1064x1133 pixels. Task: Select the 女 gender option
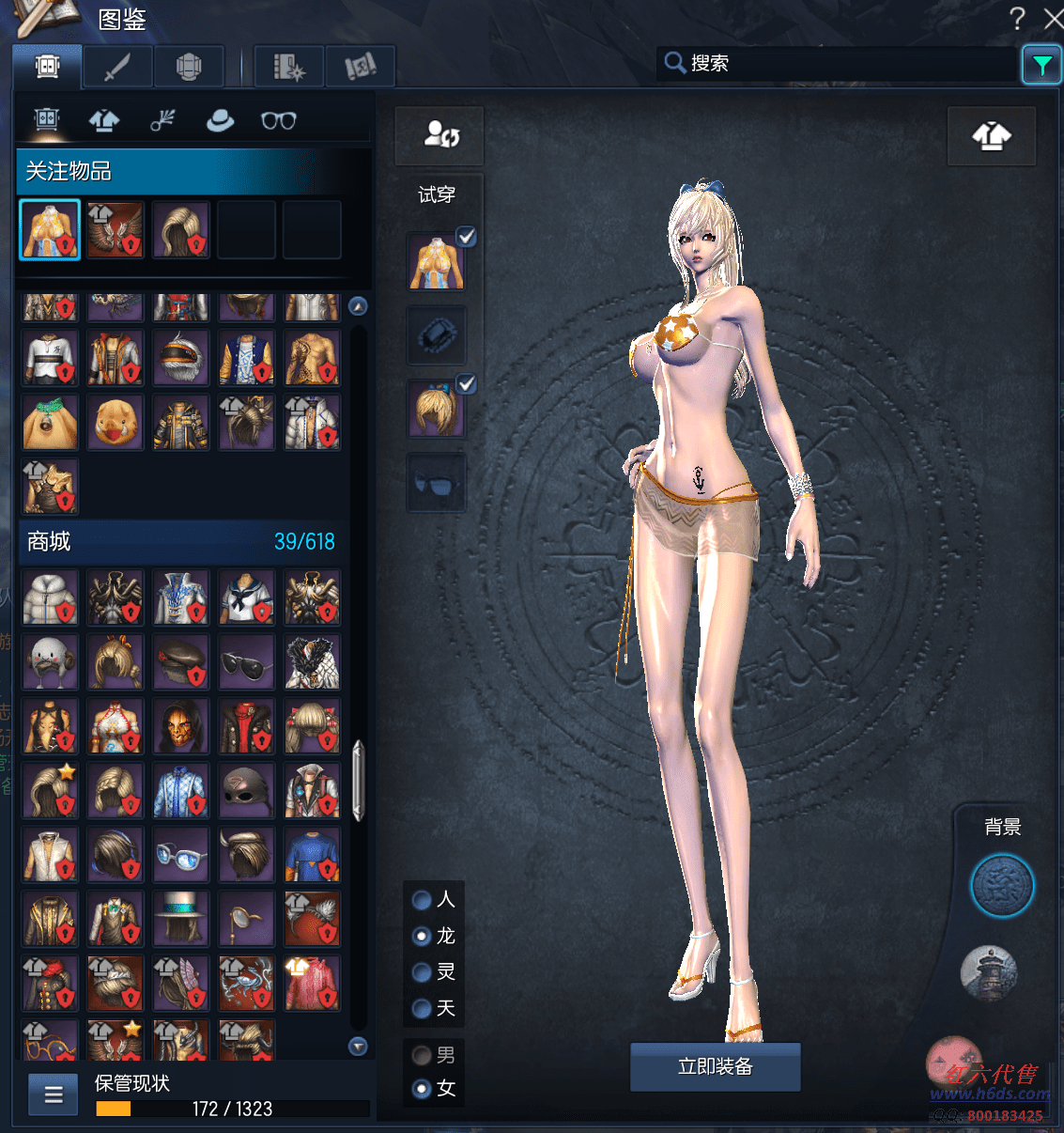click(423, 1089)
